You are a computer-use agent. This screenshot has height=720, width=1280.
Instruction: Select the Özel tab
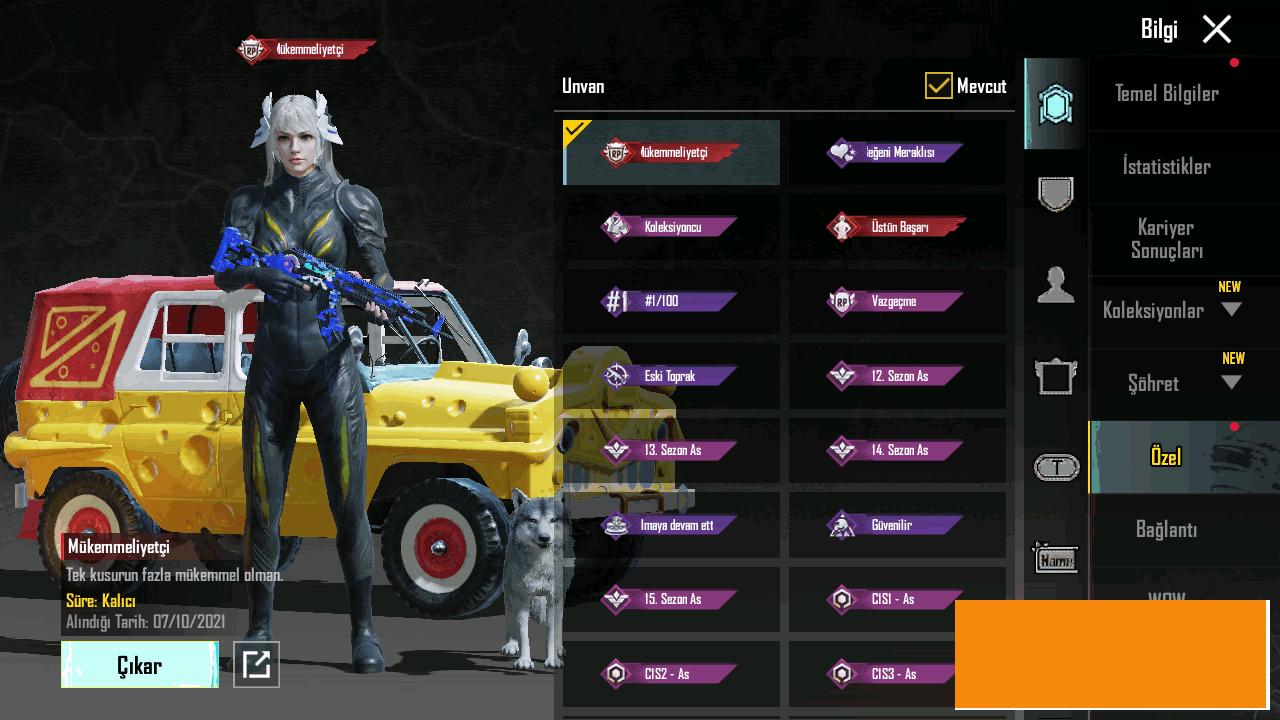[1166, 457]
